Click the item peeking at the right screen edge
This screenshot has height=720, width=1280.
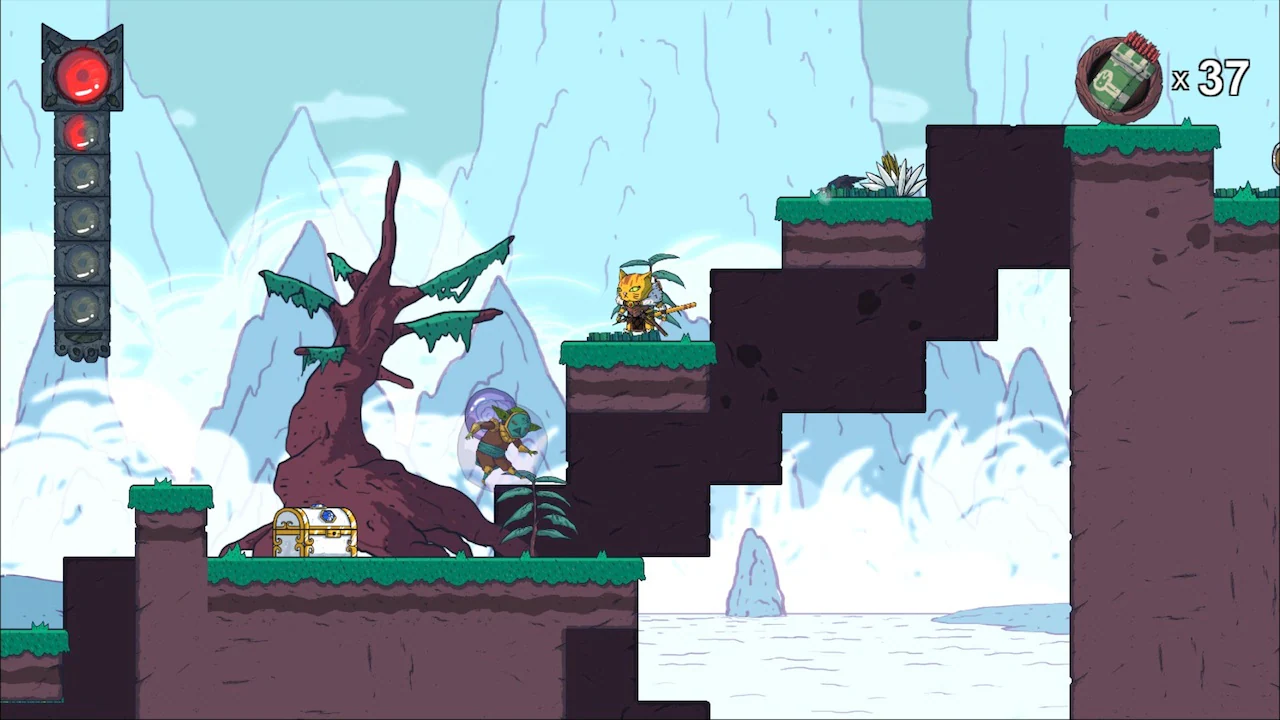[1274, 160]
